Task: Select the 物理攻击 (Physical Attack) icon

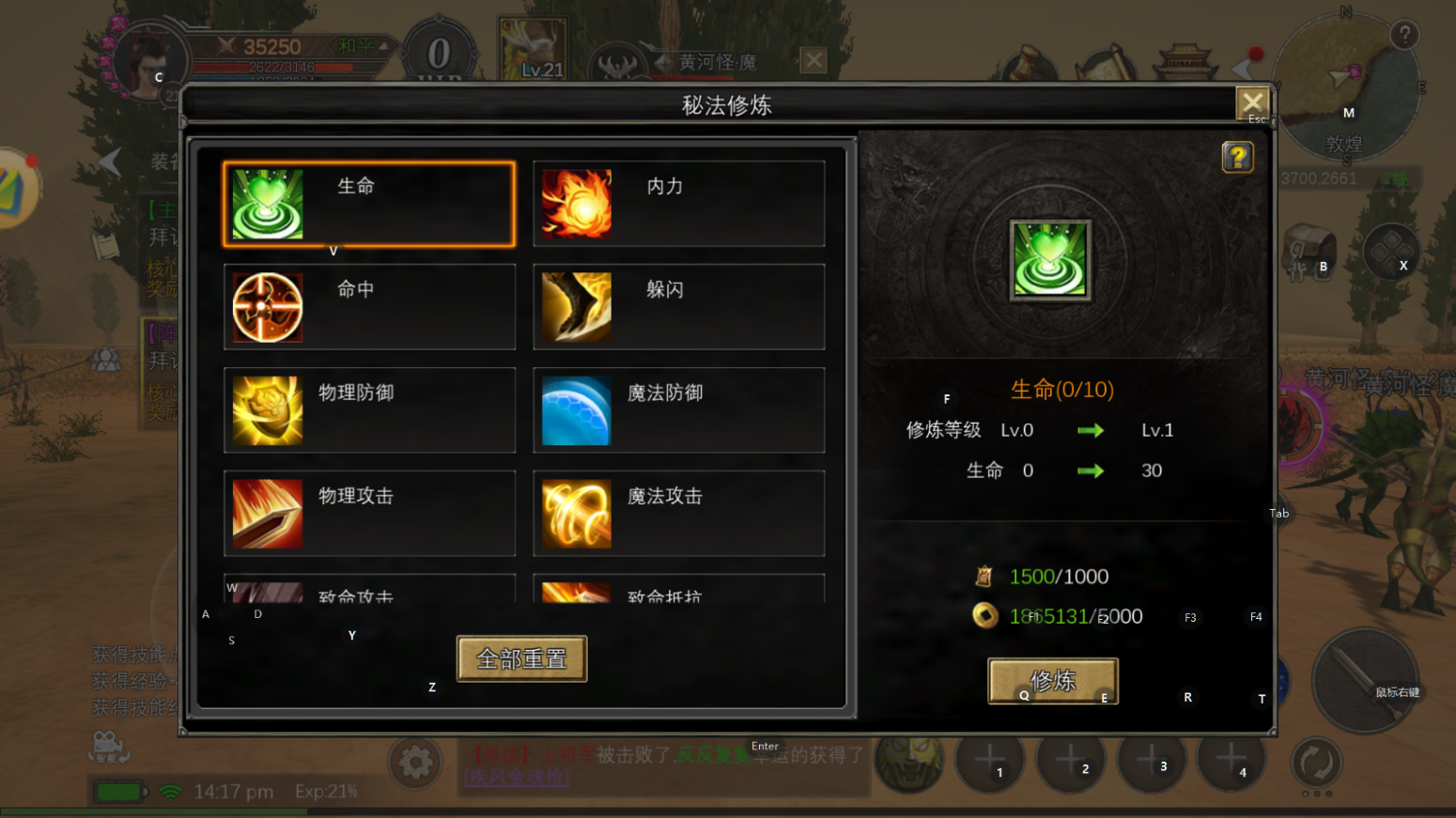Action: point(267,514)
